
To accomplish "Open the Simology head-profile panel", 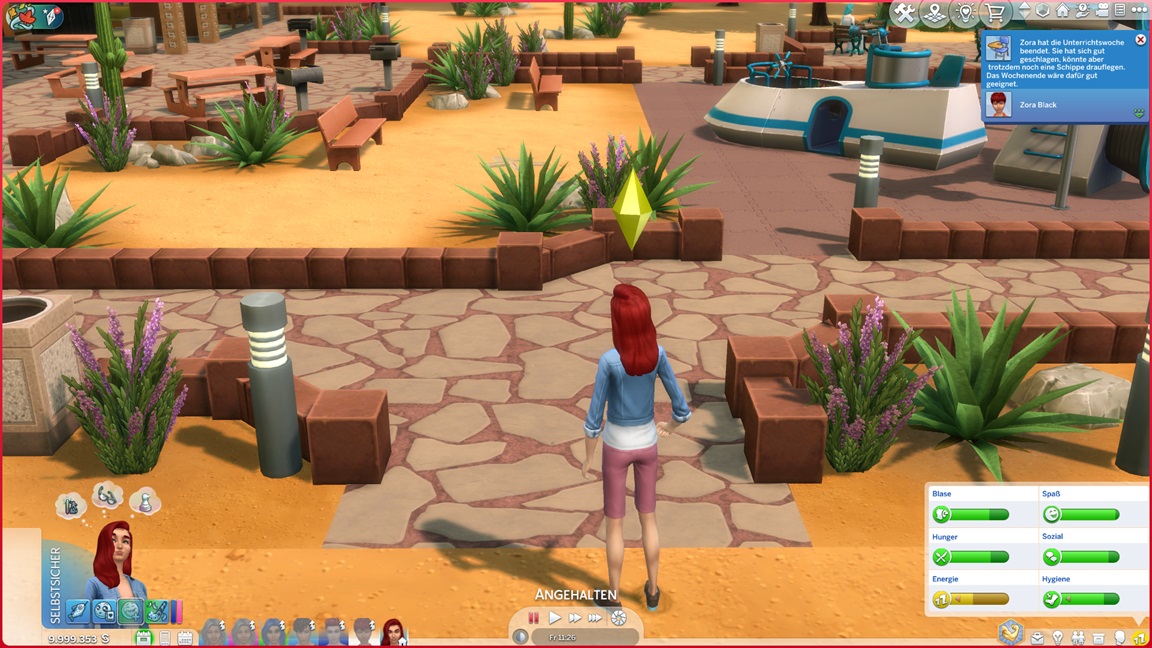I will [1120, 638].
